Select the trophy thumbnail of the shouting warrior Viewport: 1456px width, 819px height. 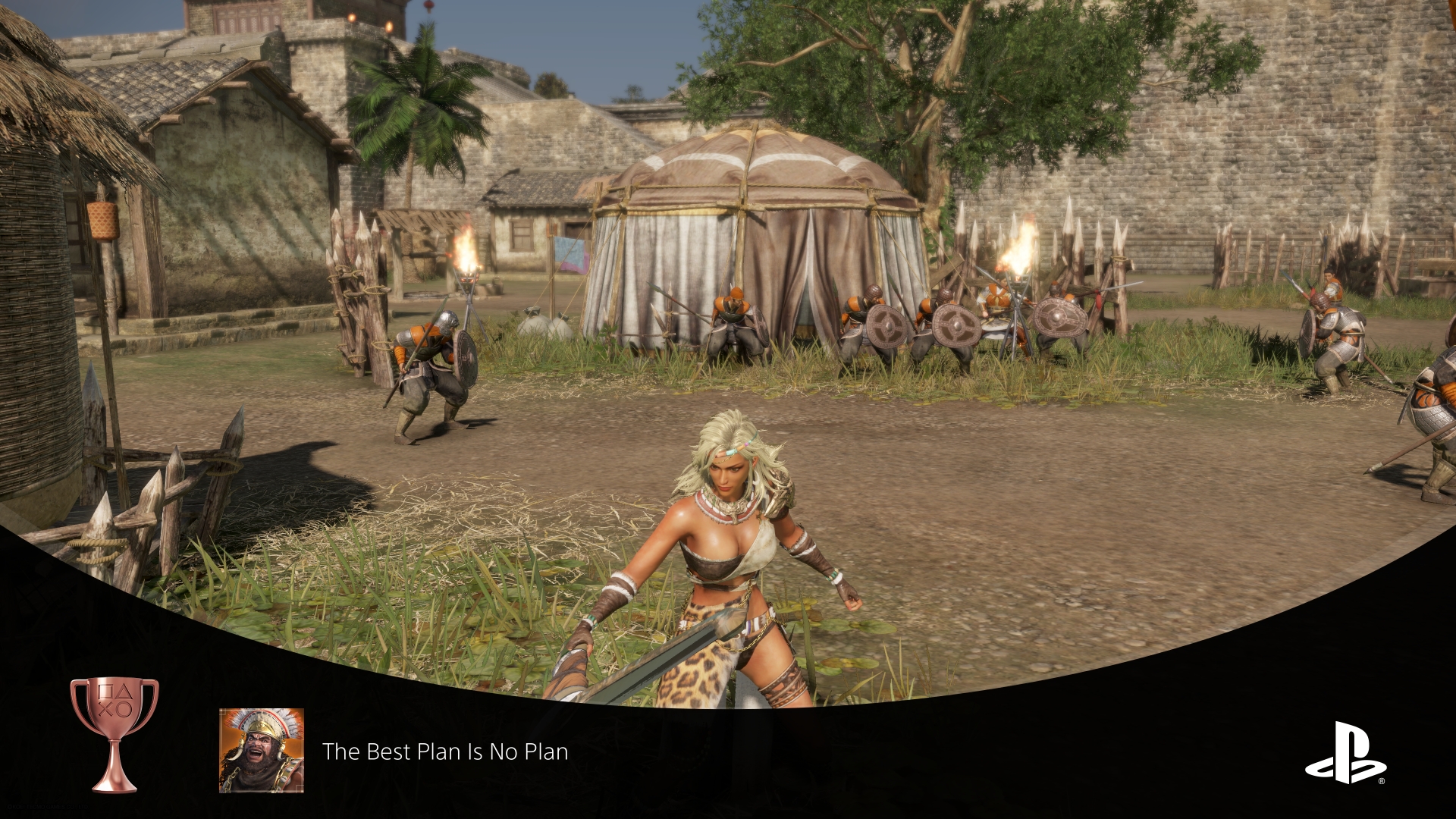262,751
